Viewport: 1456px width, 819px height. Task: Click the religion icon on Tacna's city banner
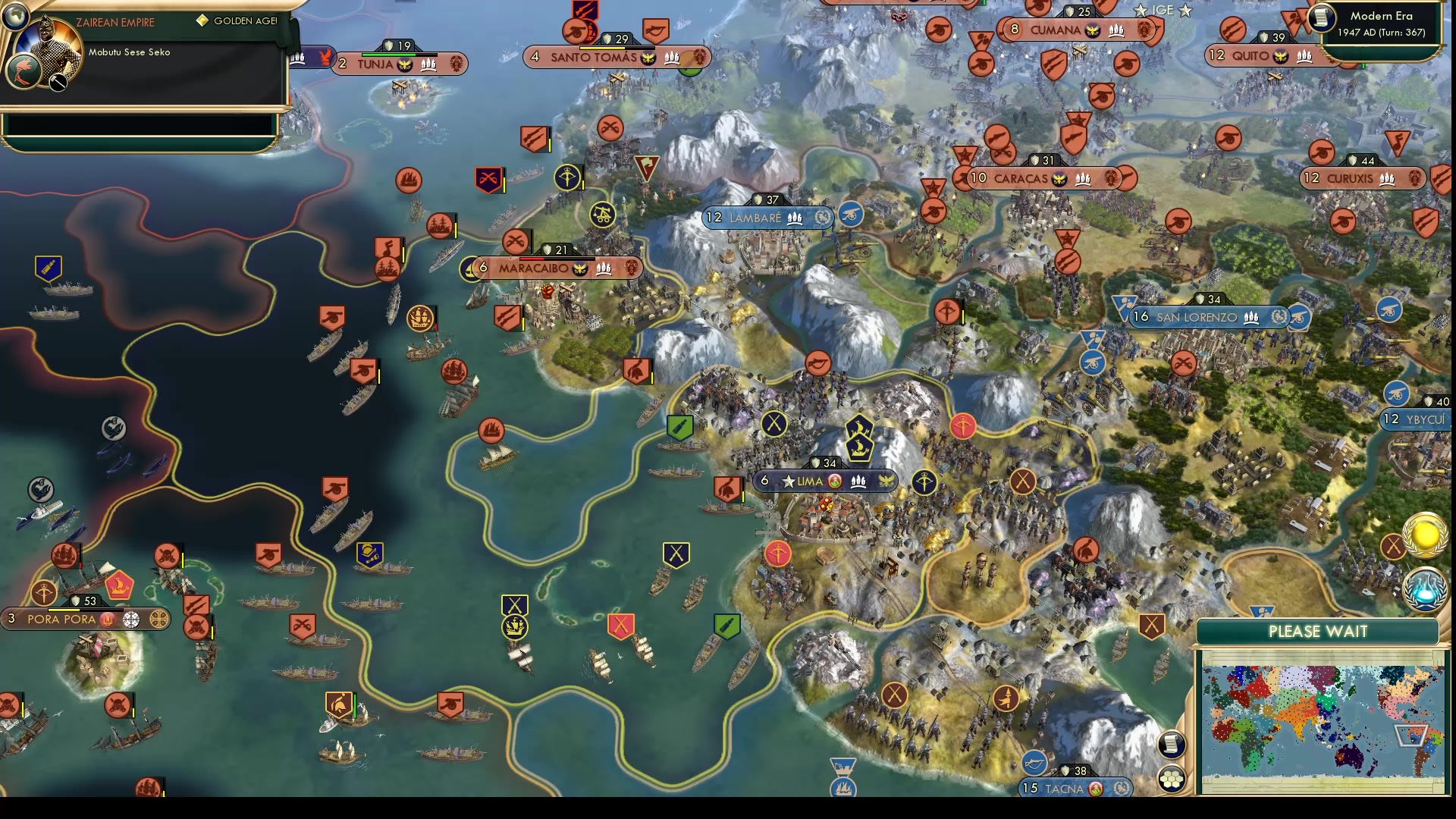[x=1097, y=789]
